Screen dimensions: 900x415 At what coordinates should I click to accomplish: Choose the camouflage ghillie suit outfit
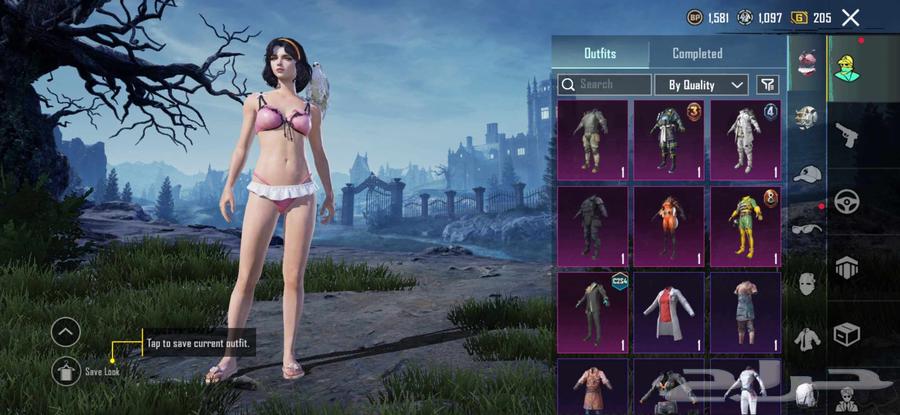click(592, 140)
